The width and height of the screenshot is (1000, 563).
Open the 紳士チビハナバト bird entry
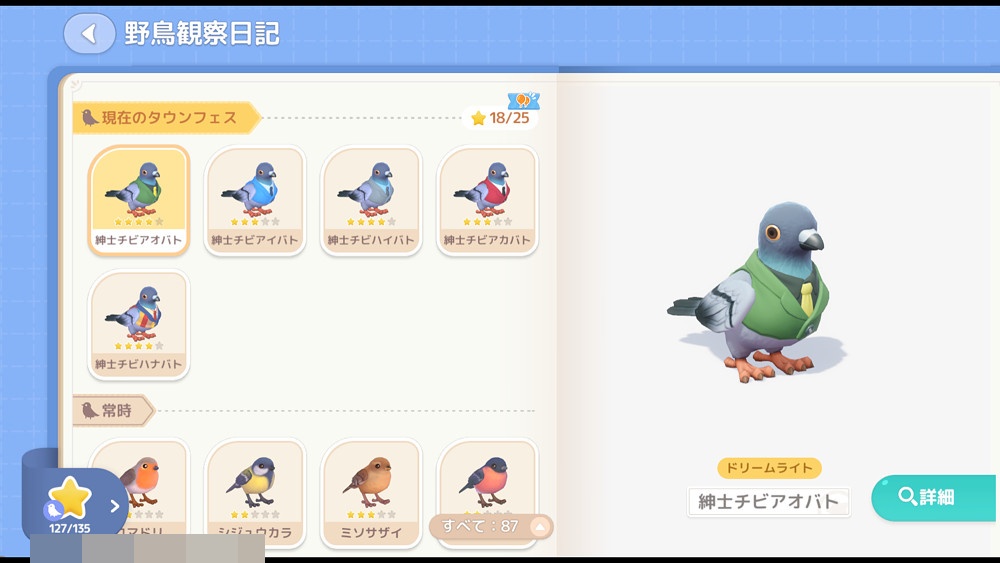coord(139,324)
